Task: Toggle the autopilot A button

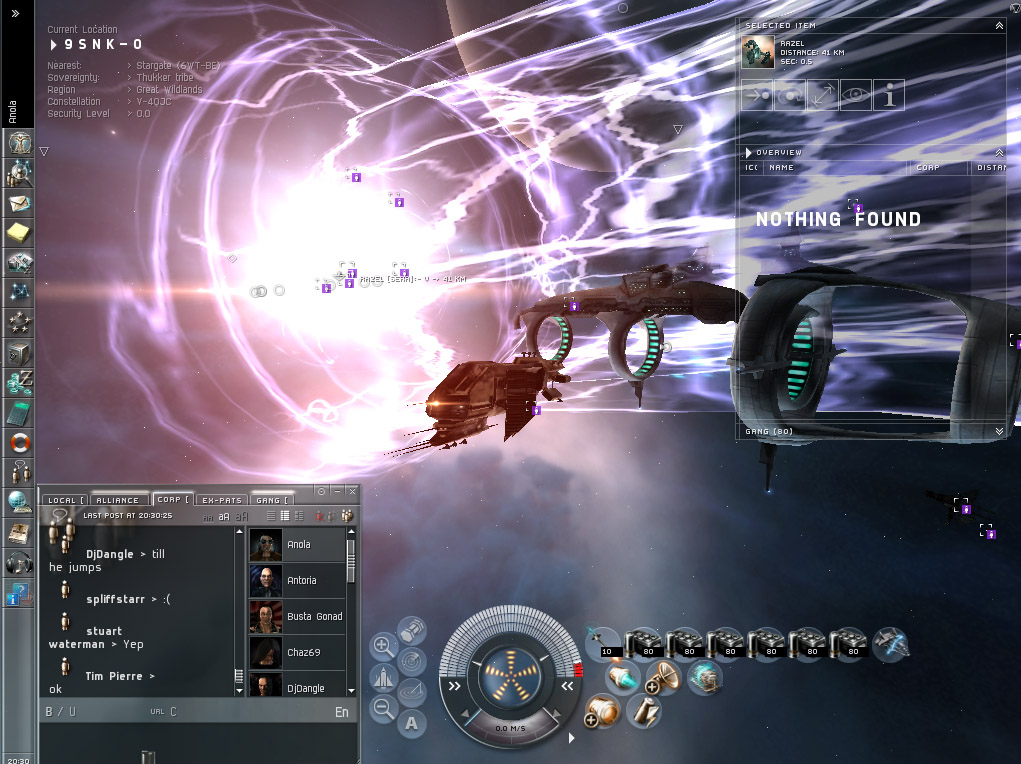Action: pyautogui.click(x=412, y=722)
